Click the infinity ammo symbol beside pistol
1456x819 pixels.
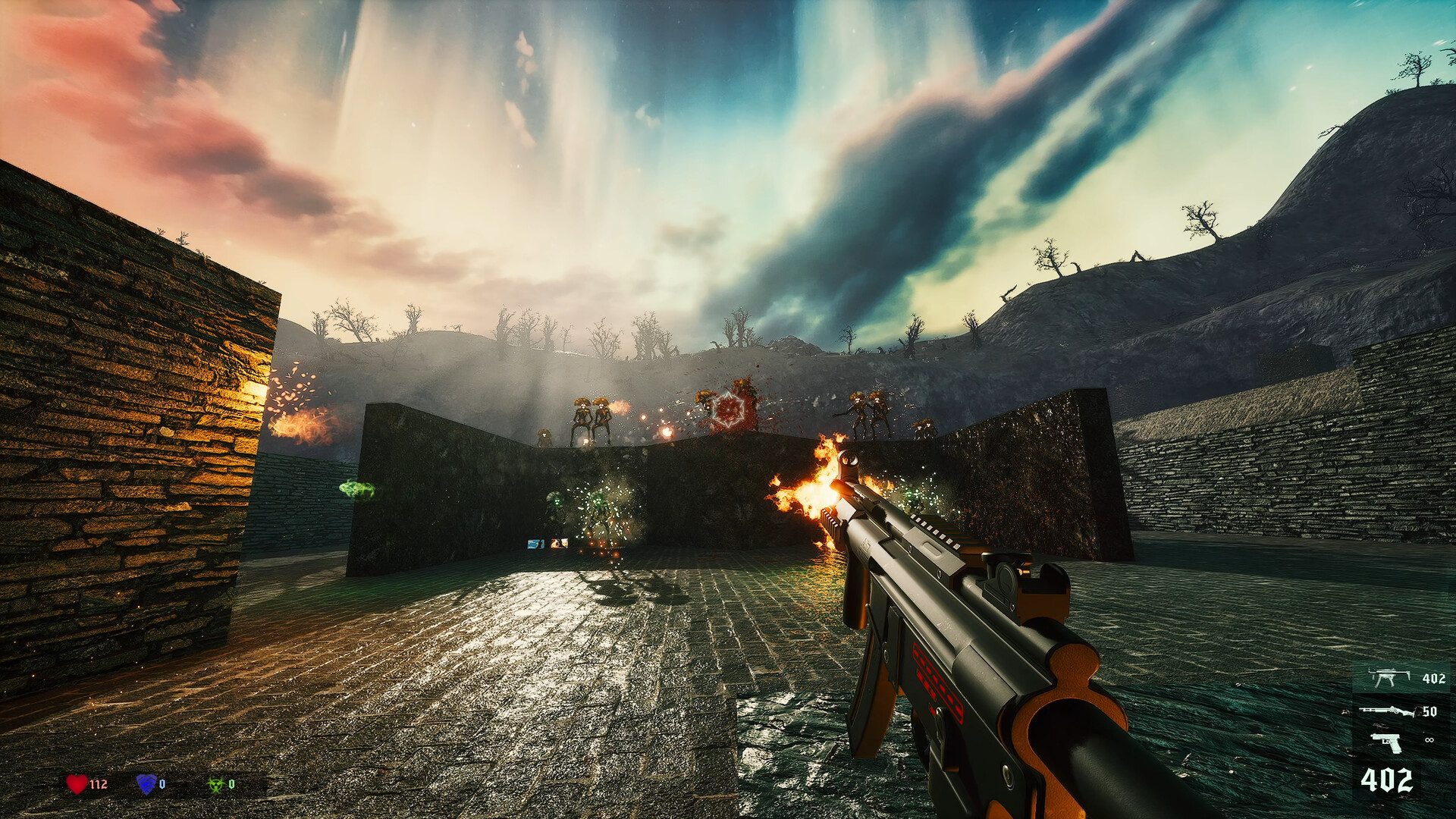(1429, 739)
